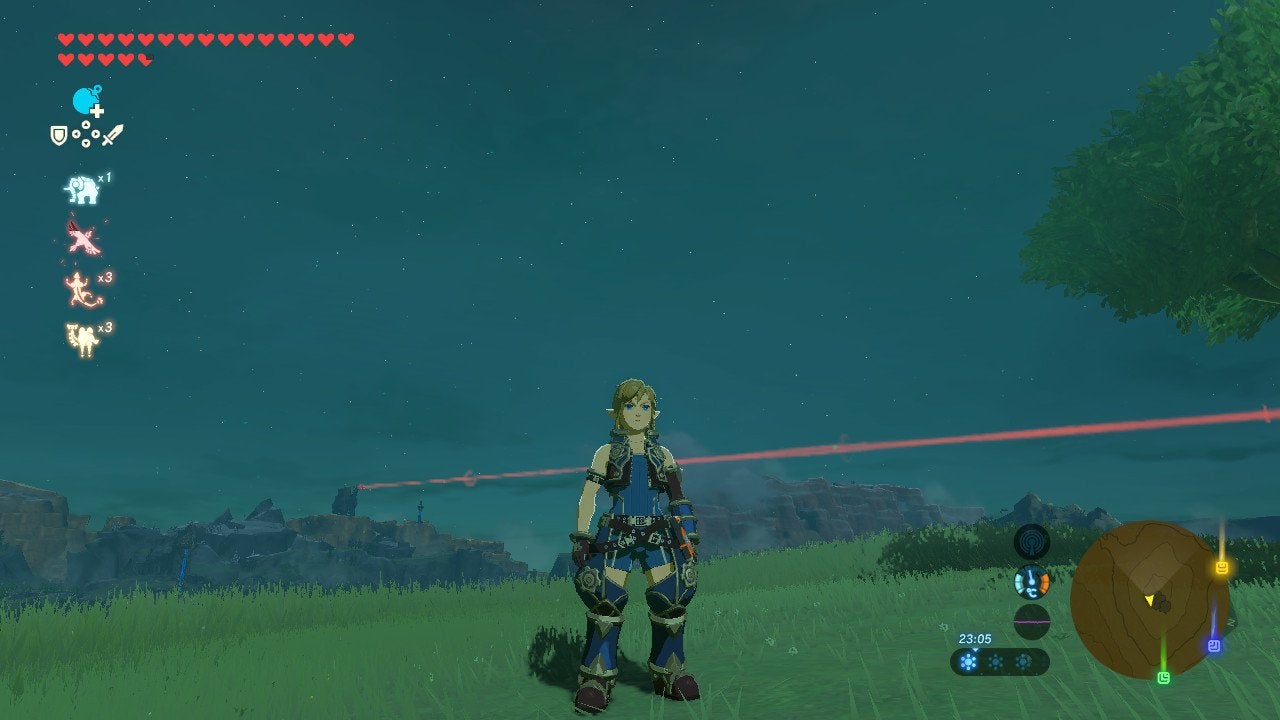Click the x3 counter beside the lizard icon
Viewport: 1280px width, 720px height.
tap(104, 277)
